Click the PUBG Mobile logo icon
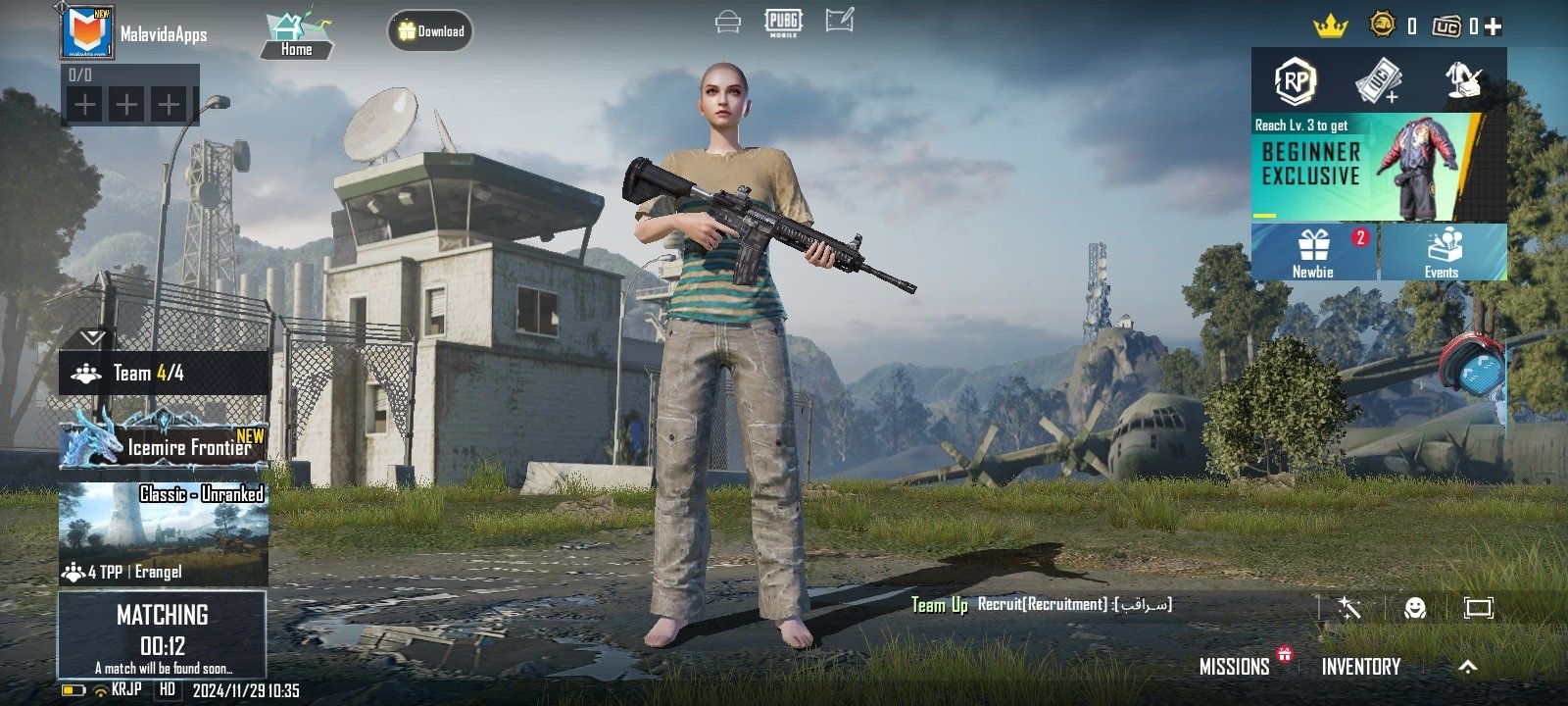Screen dimensions: 1568x706 [783, 22]
